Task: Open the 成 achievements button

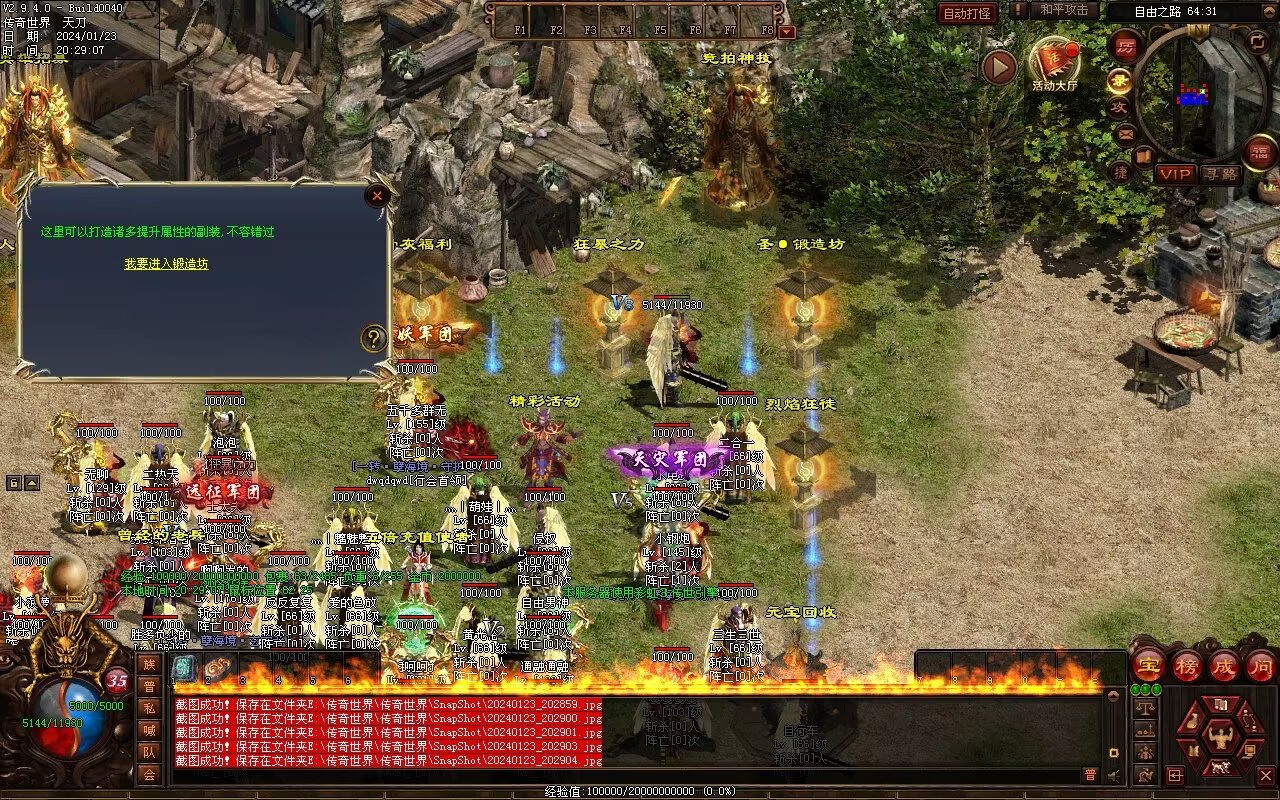Action: pyautogui.click(x=1224, y=666)
